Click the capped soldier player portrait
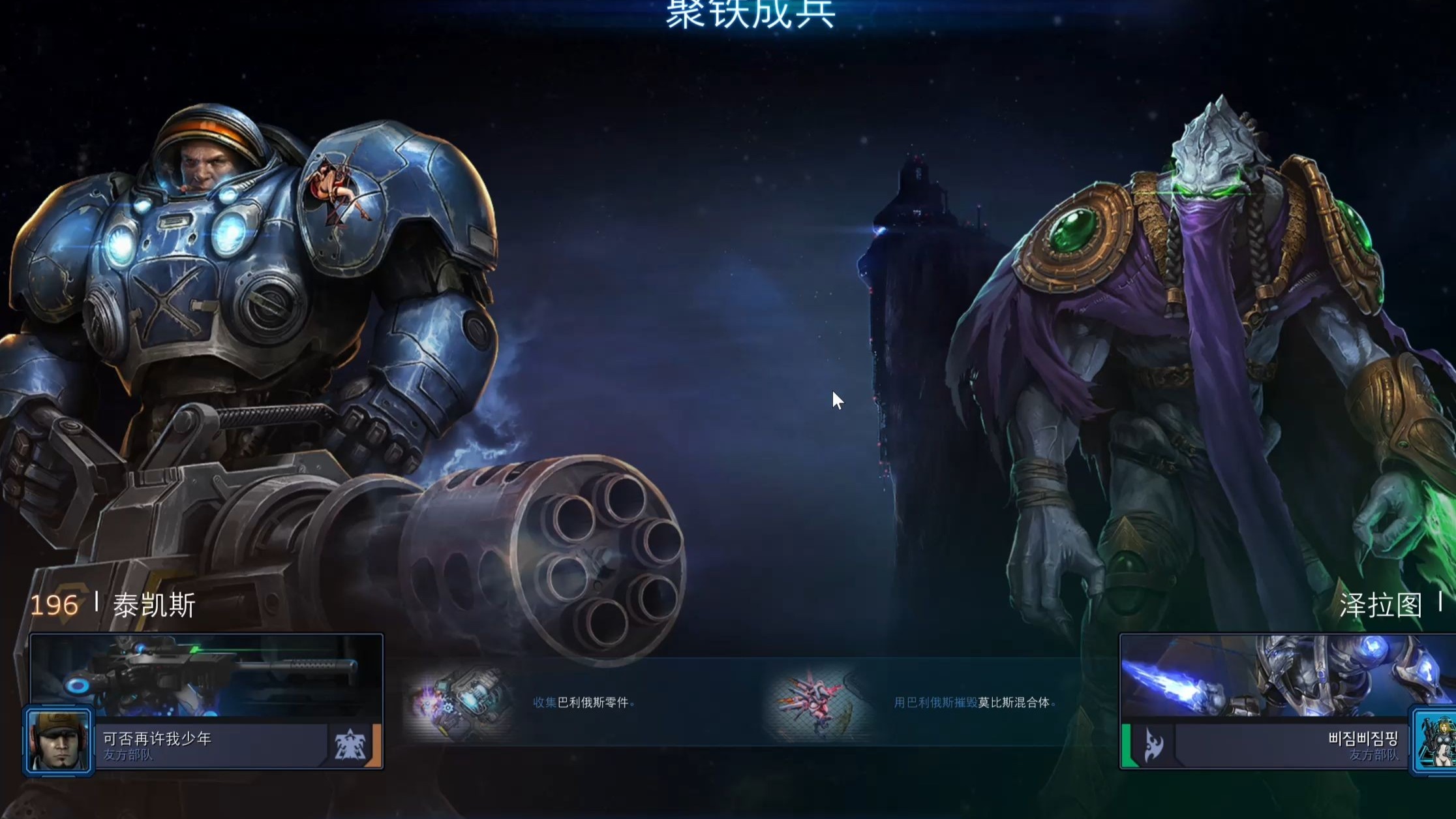 point(59,741)
